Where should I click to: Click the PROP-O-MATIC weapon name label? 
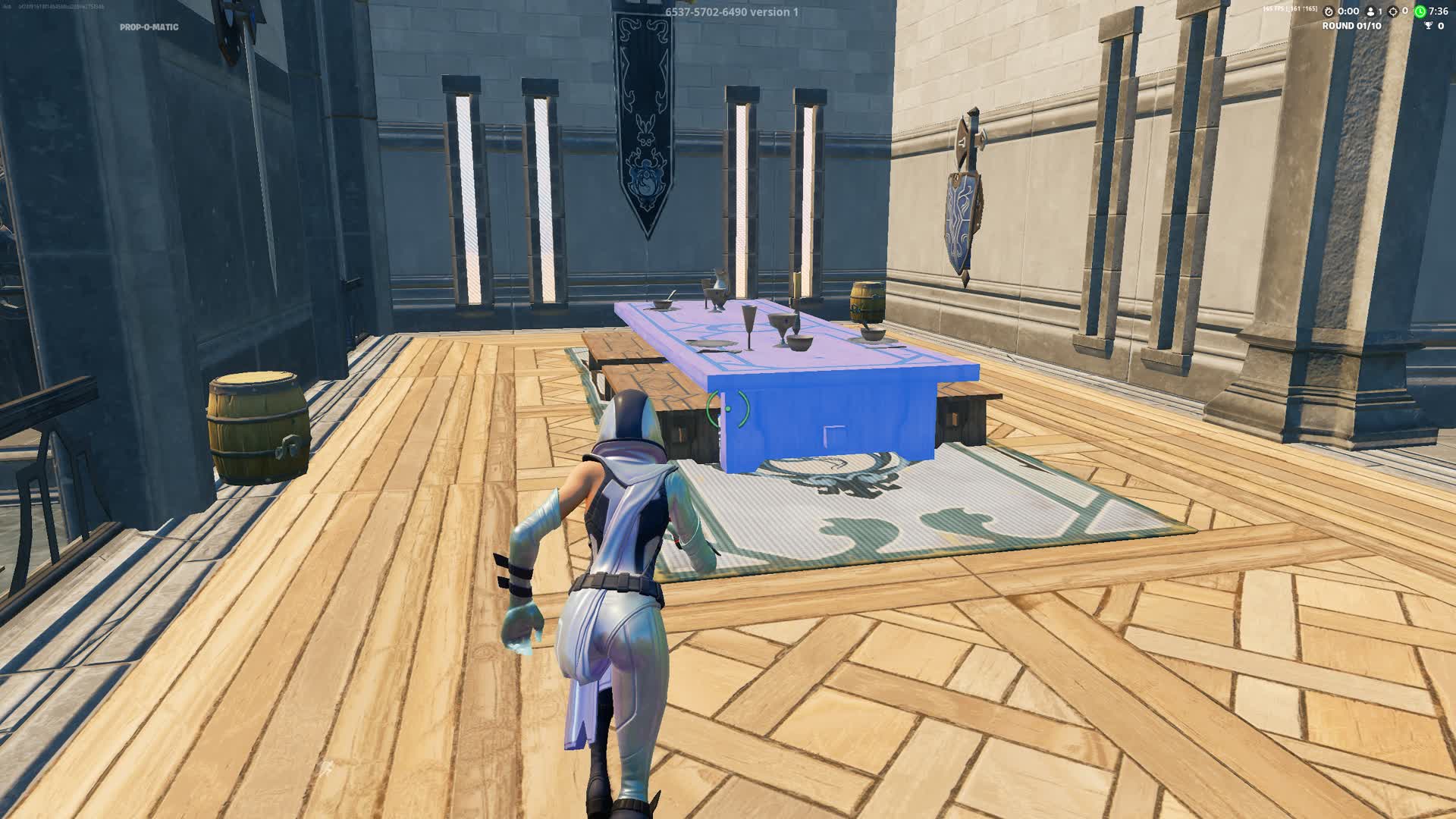click(x=149, y=28)
